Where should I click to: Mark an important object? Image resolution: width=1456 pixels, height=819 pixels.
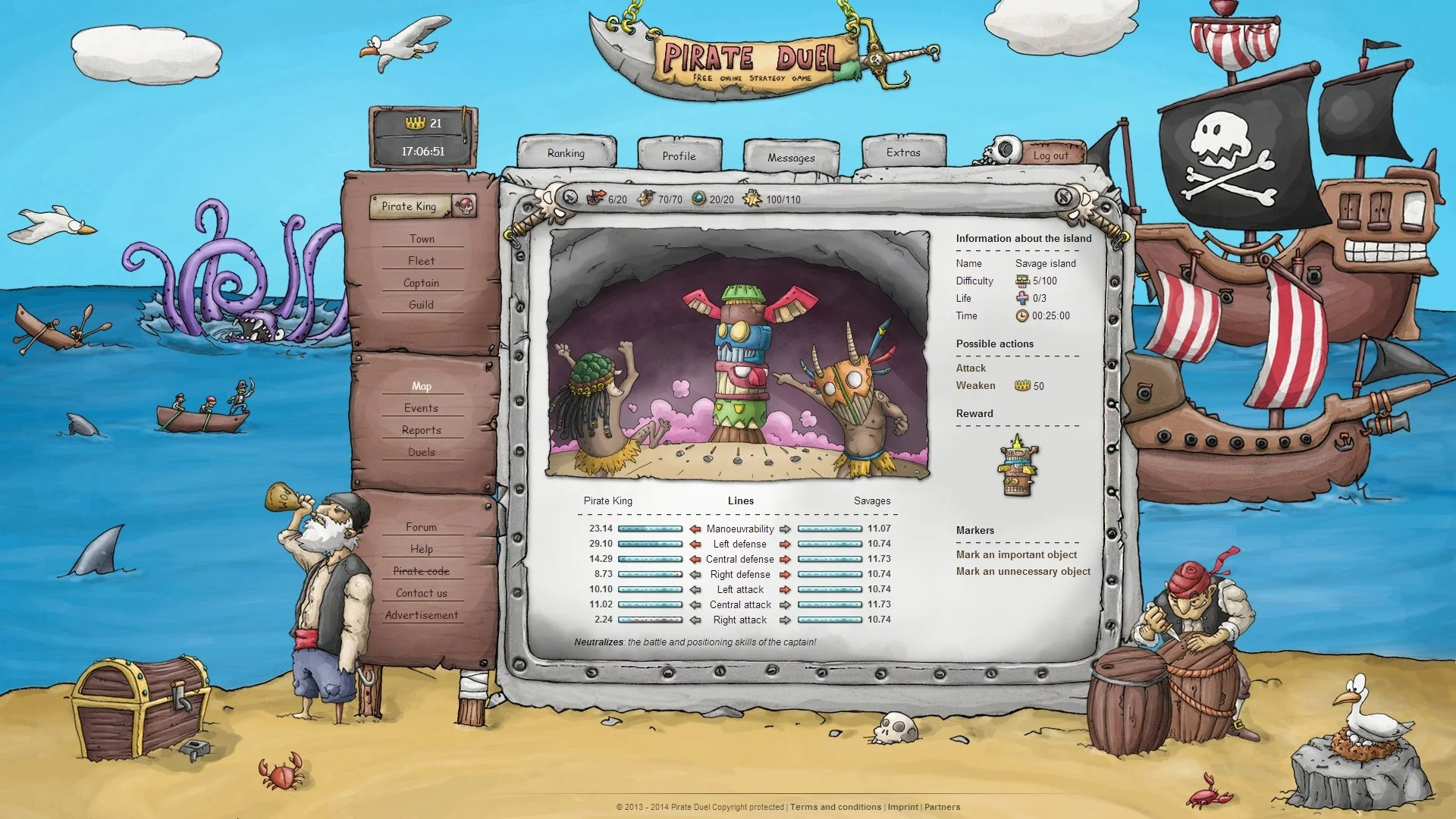click(1017, 554)
